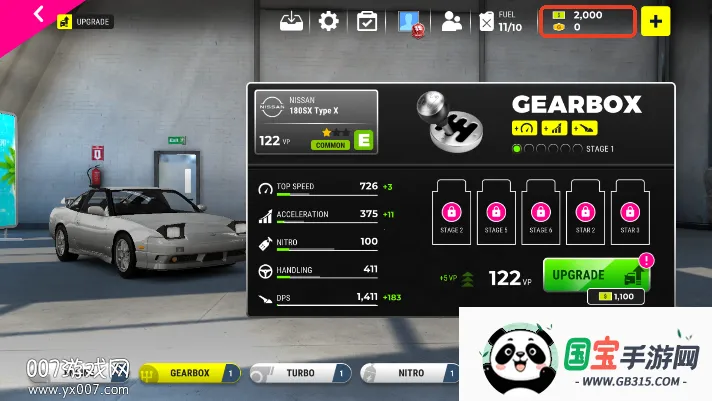This screenshot has height=401, width=712.
Task: Select the locked Stage 6 card
Action: tap(541, 212)
